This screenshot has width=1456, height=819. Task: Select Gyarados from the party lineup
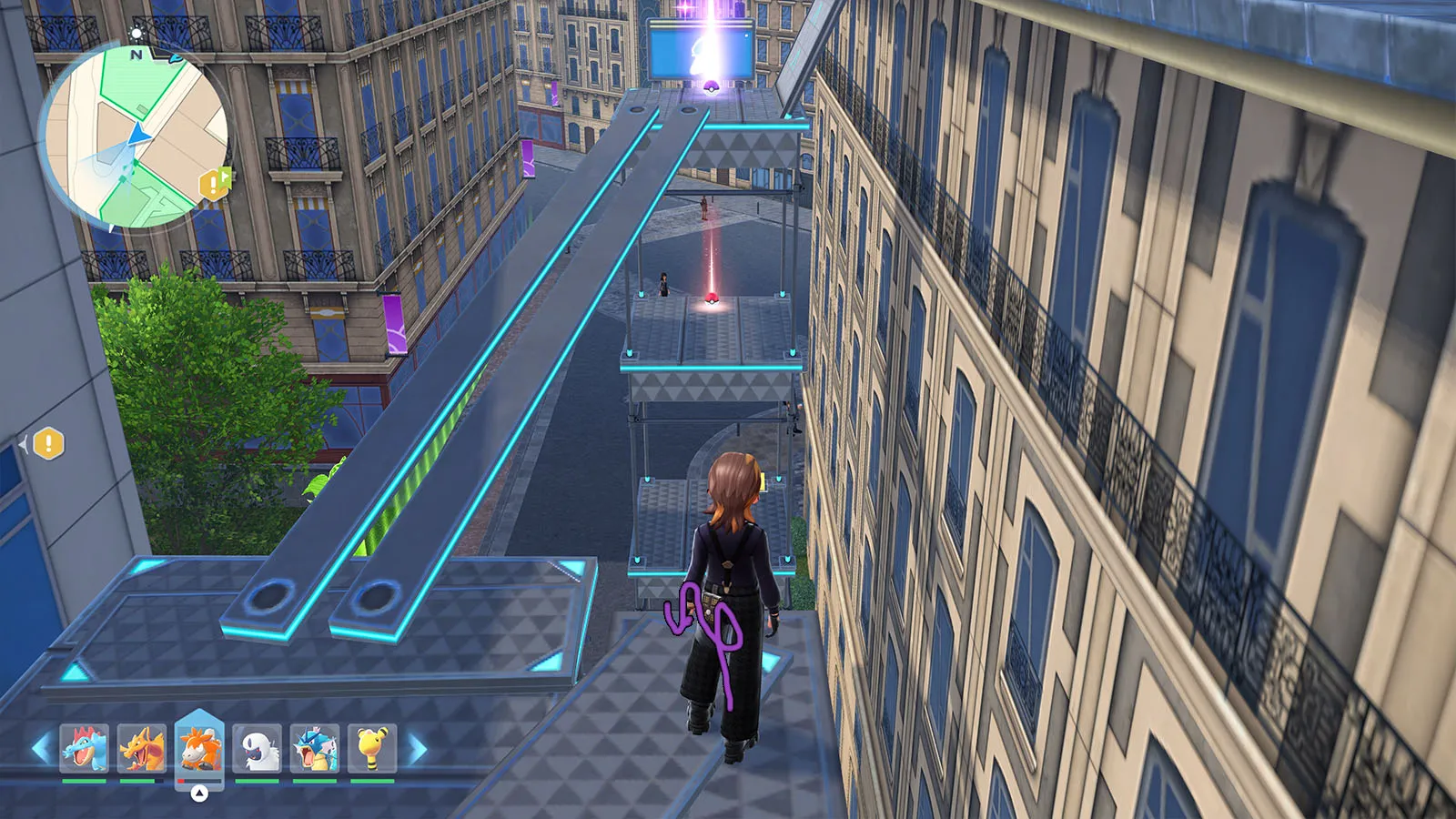315,748
